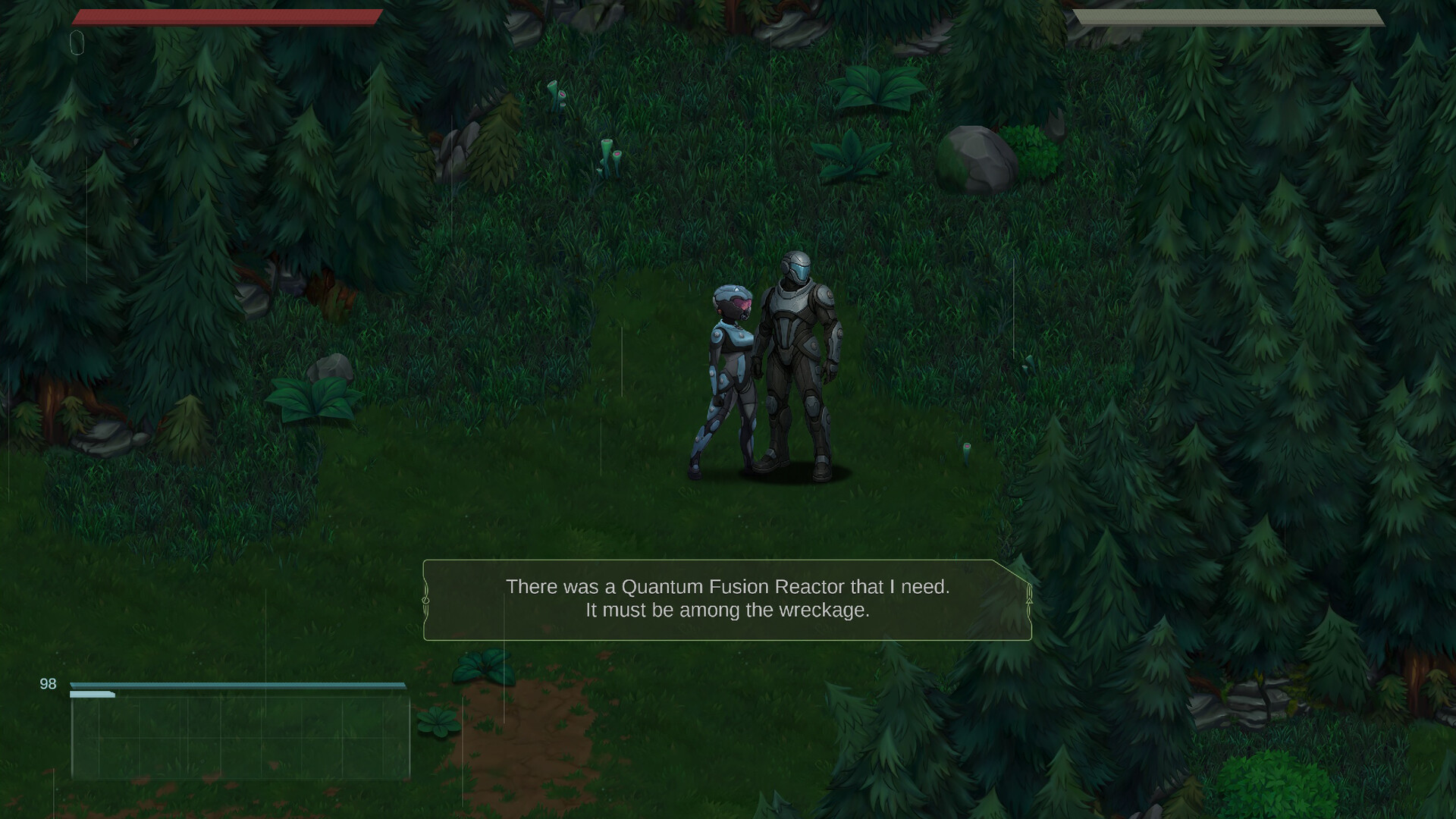The image size is (1456, 819).
Task: Click the small white stamina bar segment
Action: [x=91, y=693]
